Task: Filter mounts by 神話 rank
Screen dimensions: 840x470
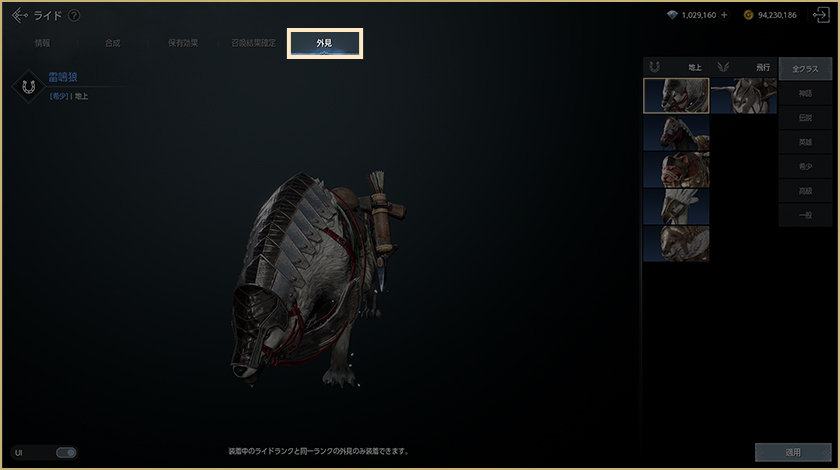Action: (x=805, y=94)
